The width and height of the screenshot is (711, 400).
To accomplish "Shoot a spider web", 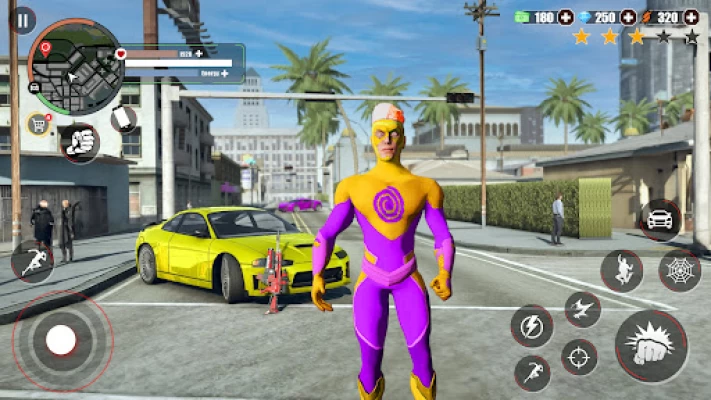I will pyautogui.click(x=679, y=270).
